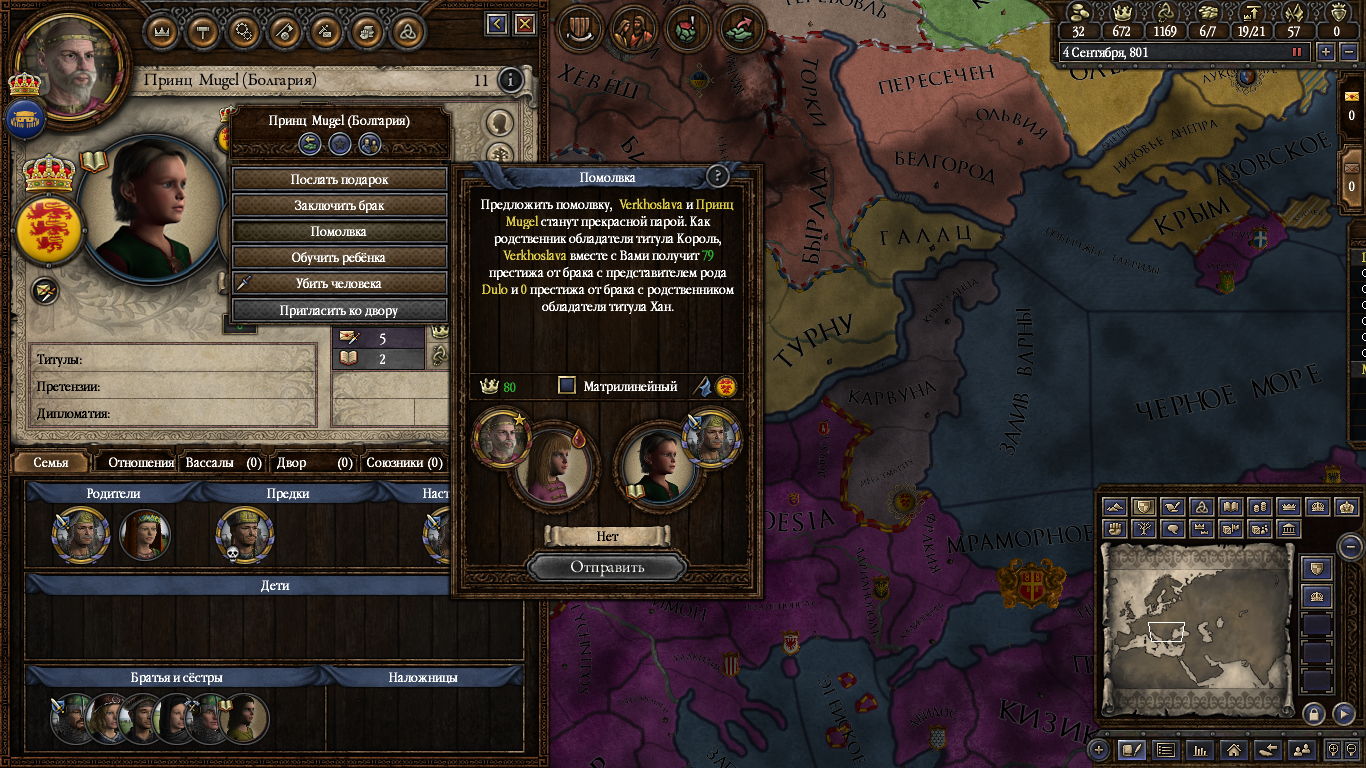Show the Союзники tab
This screenshot has width=1366, height=768.
pos(404,463)
